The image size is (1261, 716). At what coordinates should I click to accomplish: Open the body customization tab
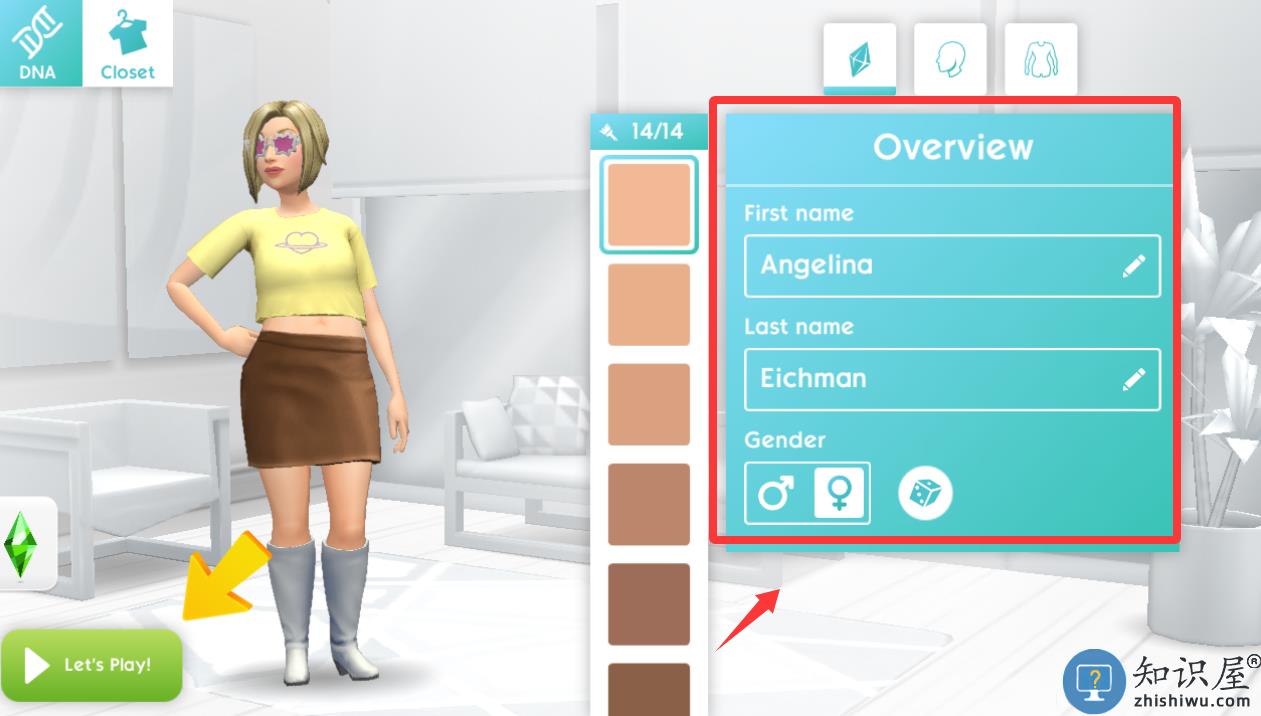1040,60
